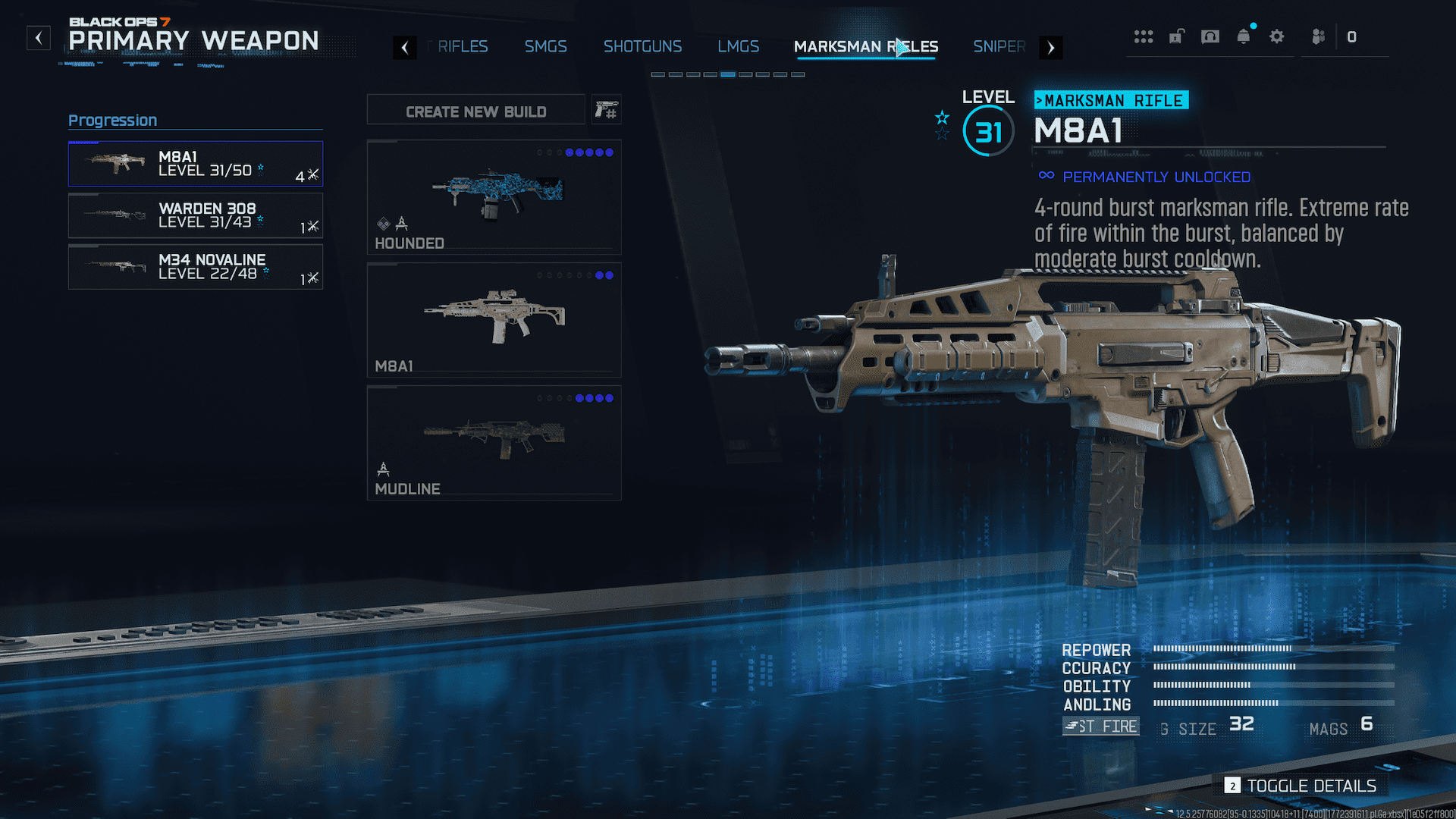
Task: Go back using the top-left arrow
Action: pos(39,37)
